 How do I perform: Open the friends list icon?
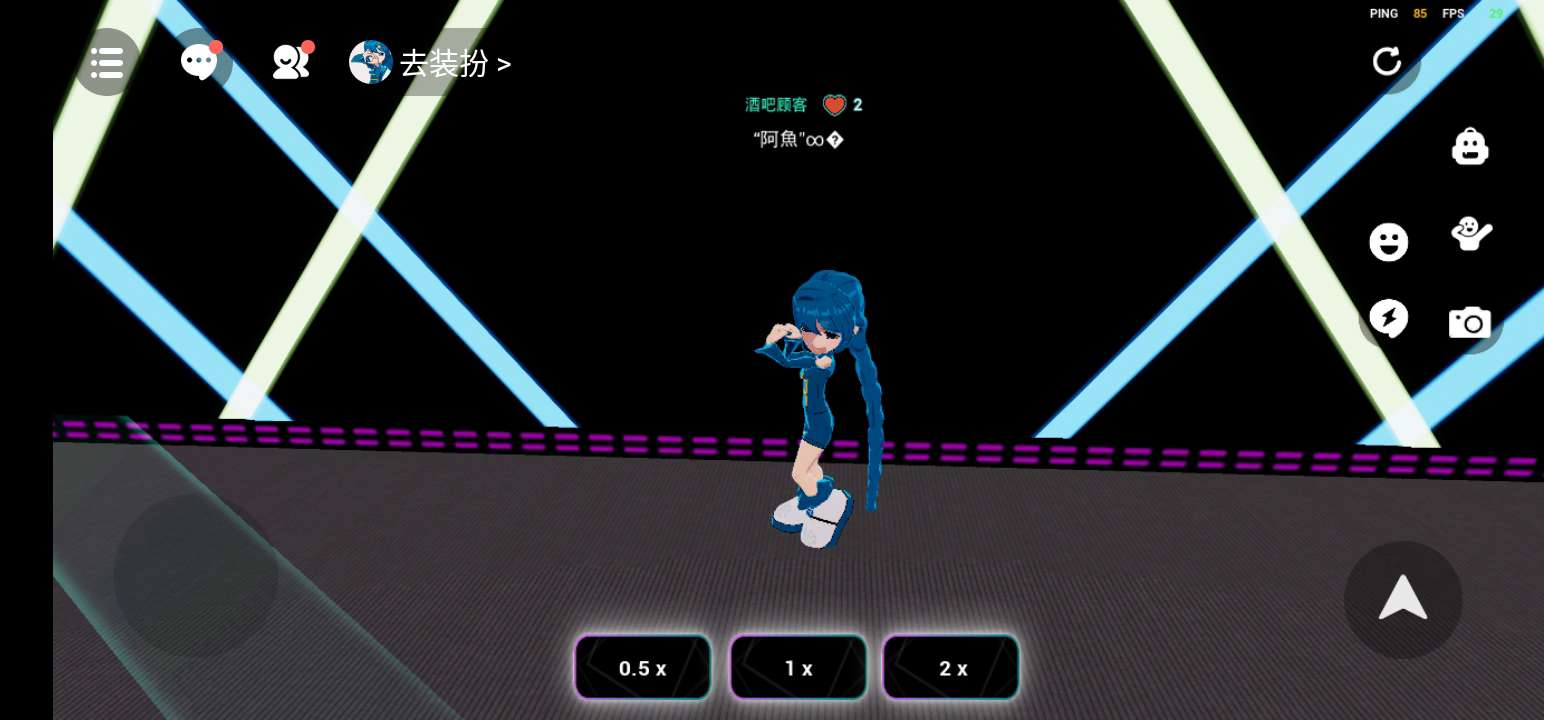click(x=290, y=62)
